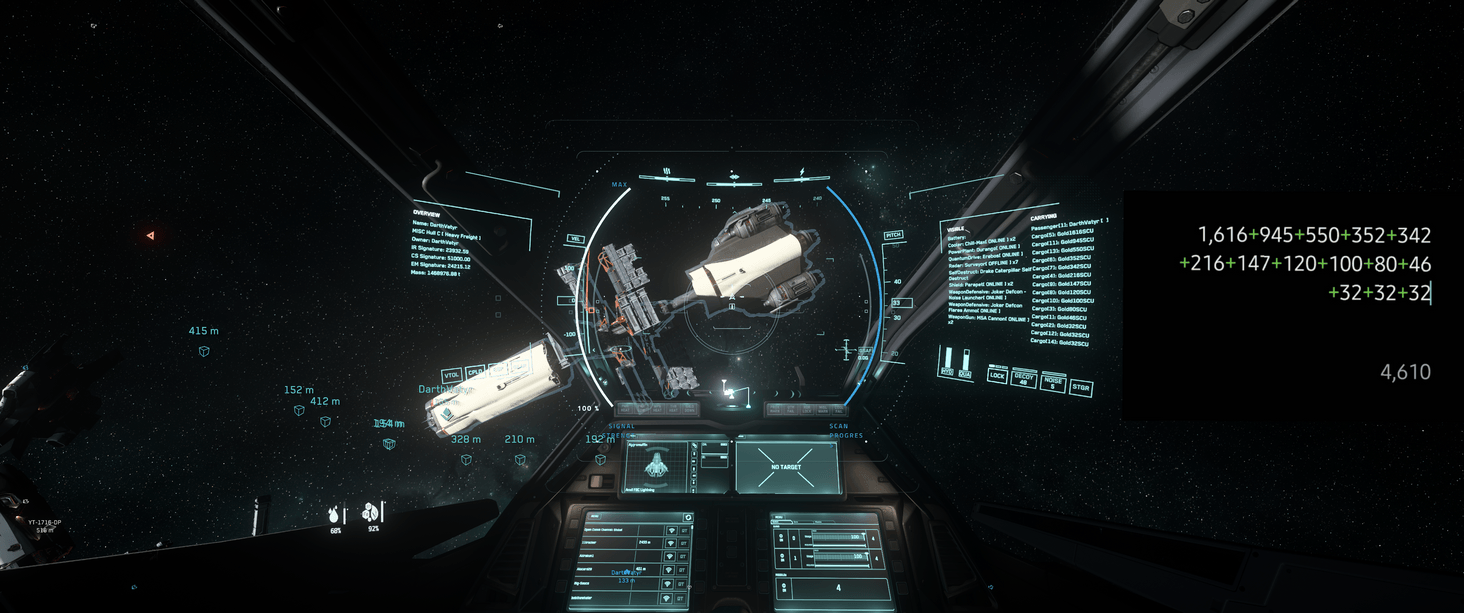
Task: Toggle the LOCK indicator on the HUD
Action: click(x=997, y=376)
